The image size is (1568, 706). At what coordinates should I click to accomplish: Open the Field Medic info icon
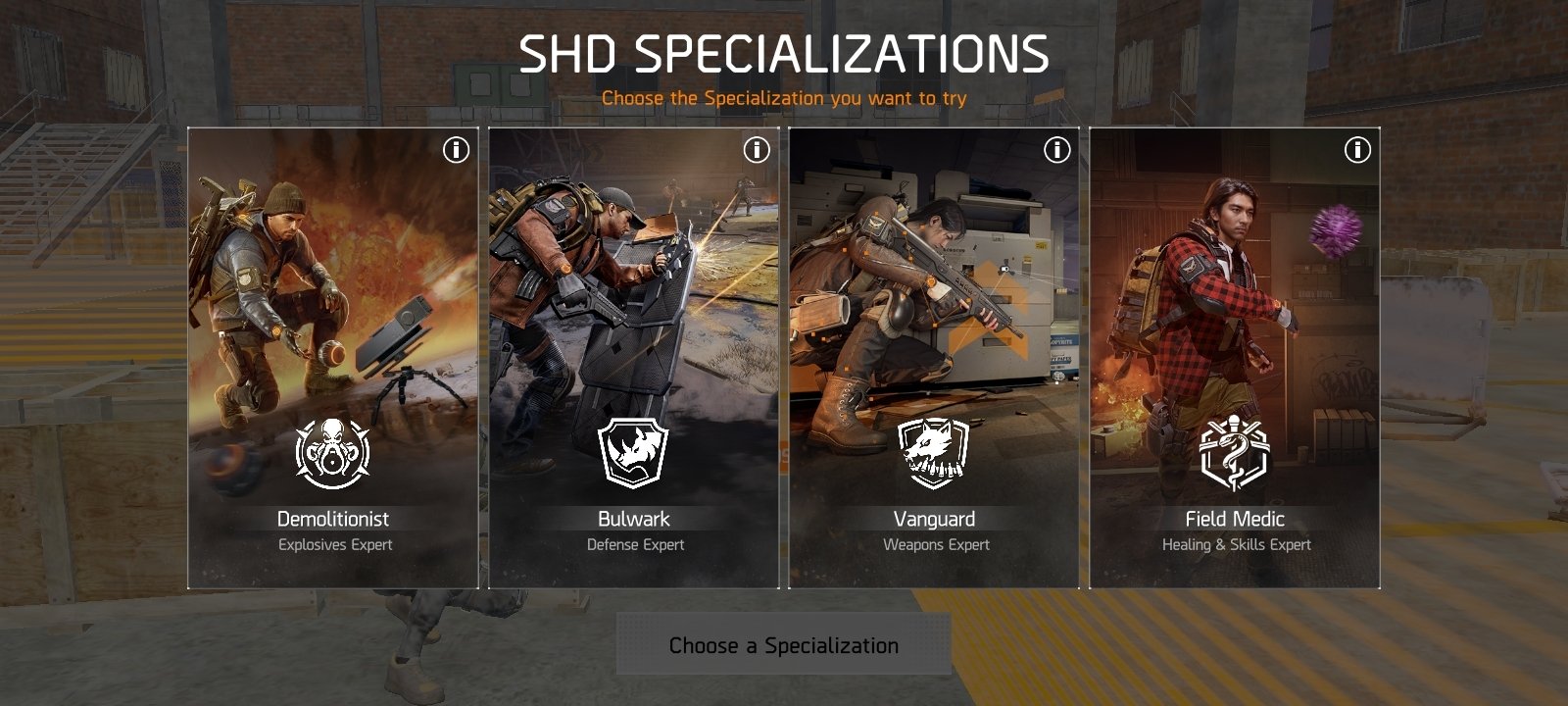pyautogui.click(x=1357, y=150)
